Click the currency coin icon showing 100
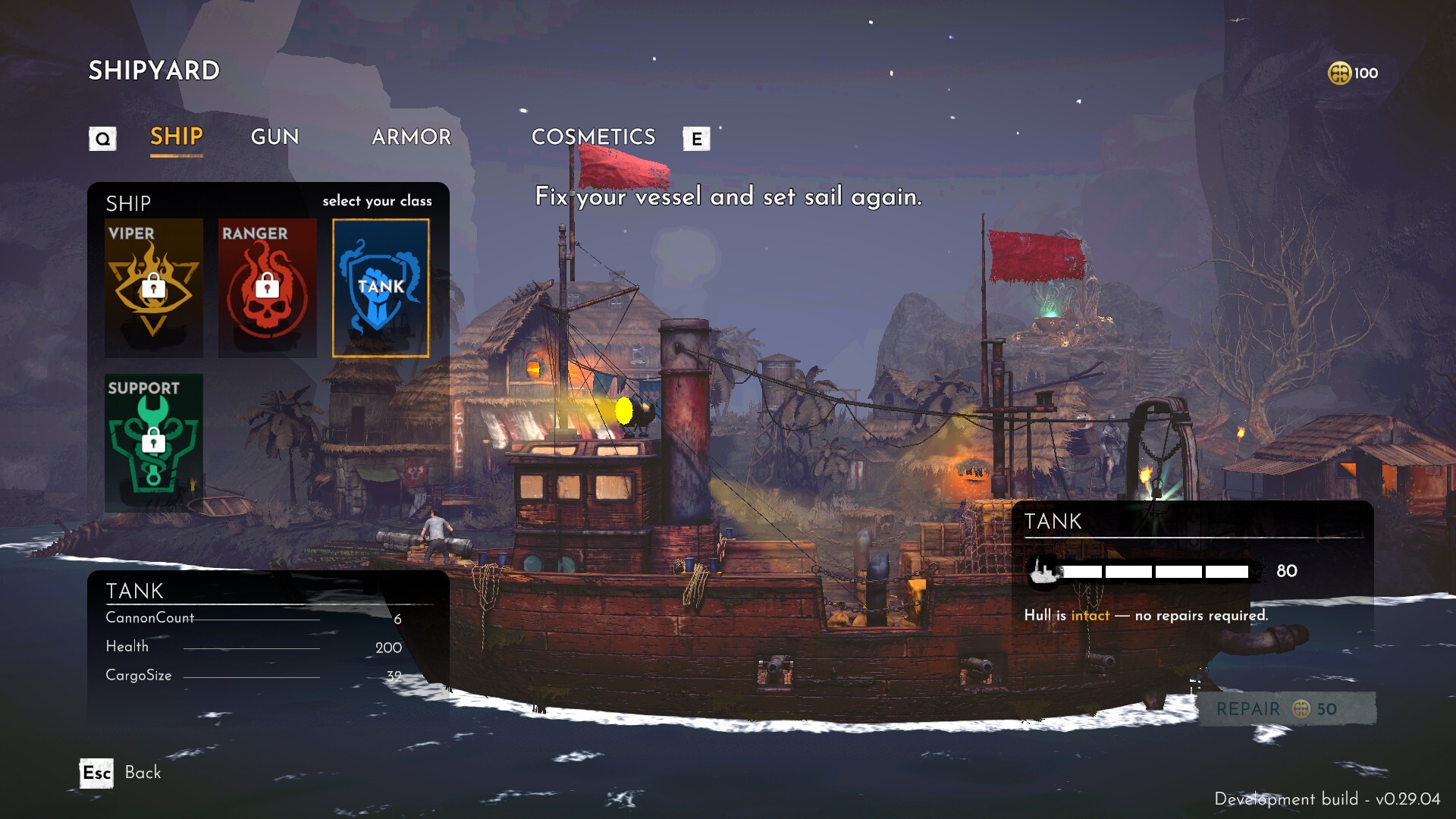The width and height of the screenshot is (1456, 819). (x=1338, y=73)
